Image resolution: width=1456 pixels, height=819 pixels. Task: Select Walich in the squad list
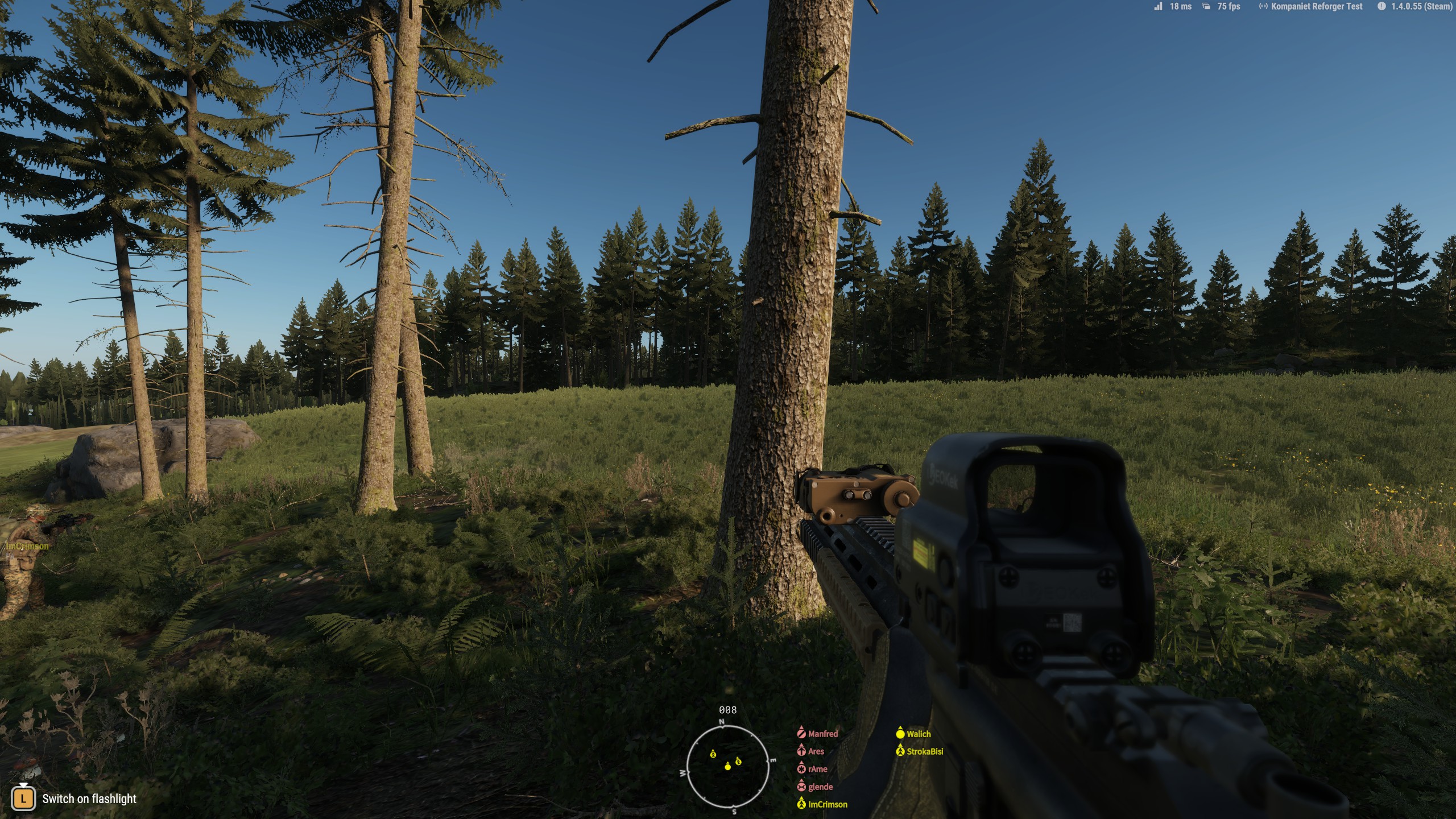(918, 734)
